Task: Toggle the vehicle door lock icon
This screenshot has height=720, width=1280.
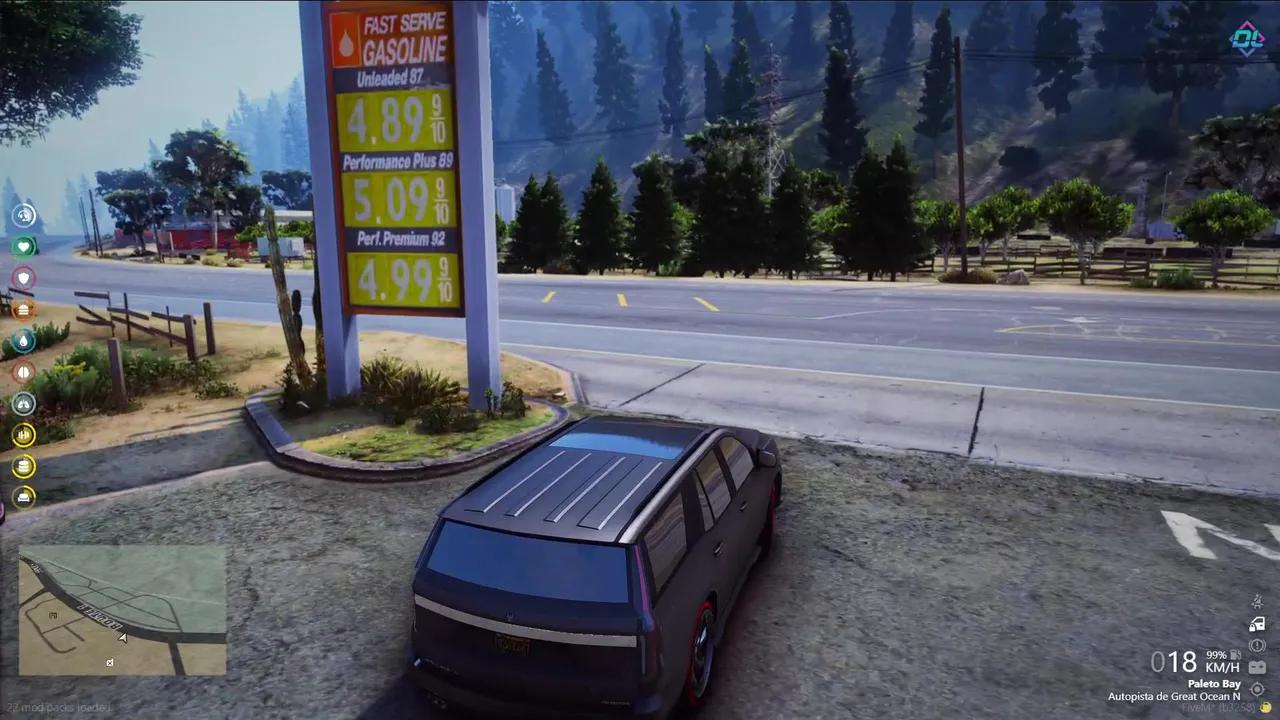Action: 1257,624
